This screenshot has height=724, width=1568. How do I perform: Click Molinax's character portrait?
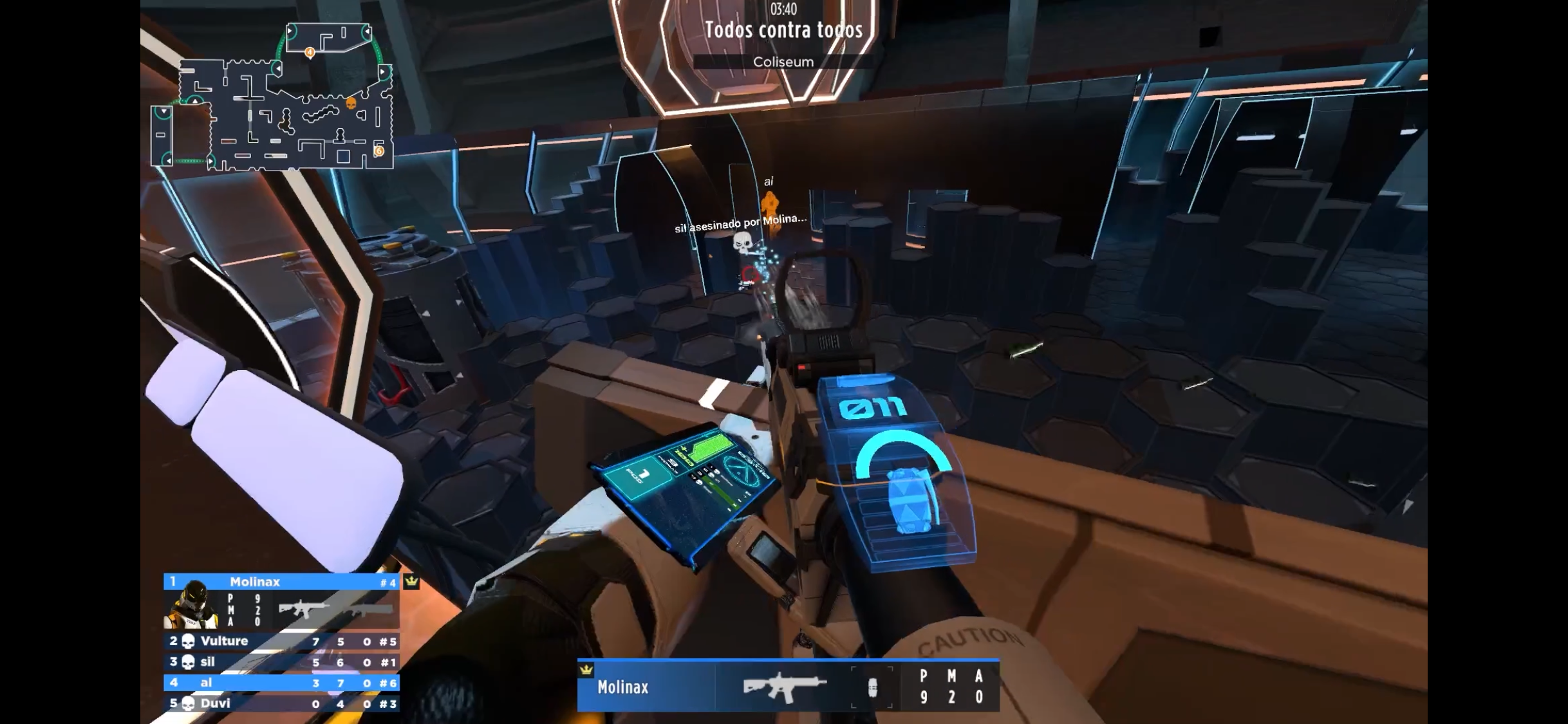(x=191, y=606)
